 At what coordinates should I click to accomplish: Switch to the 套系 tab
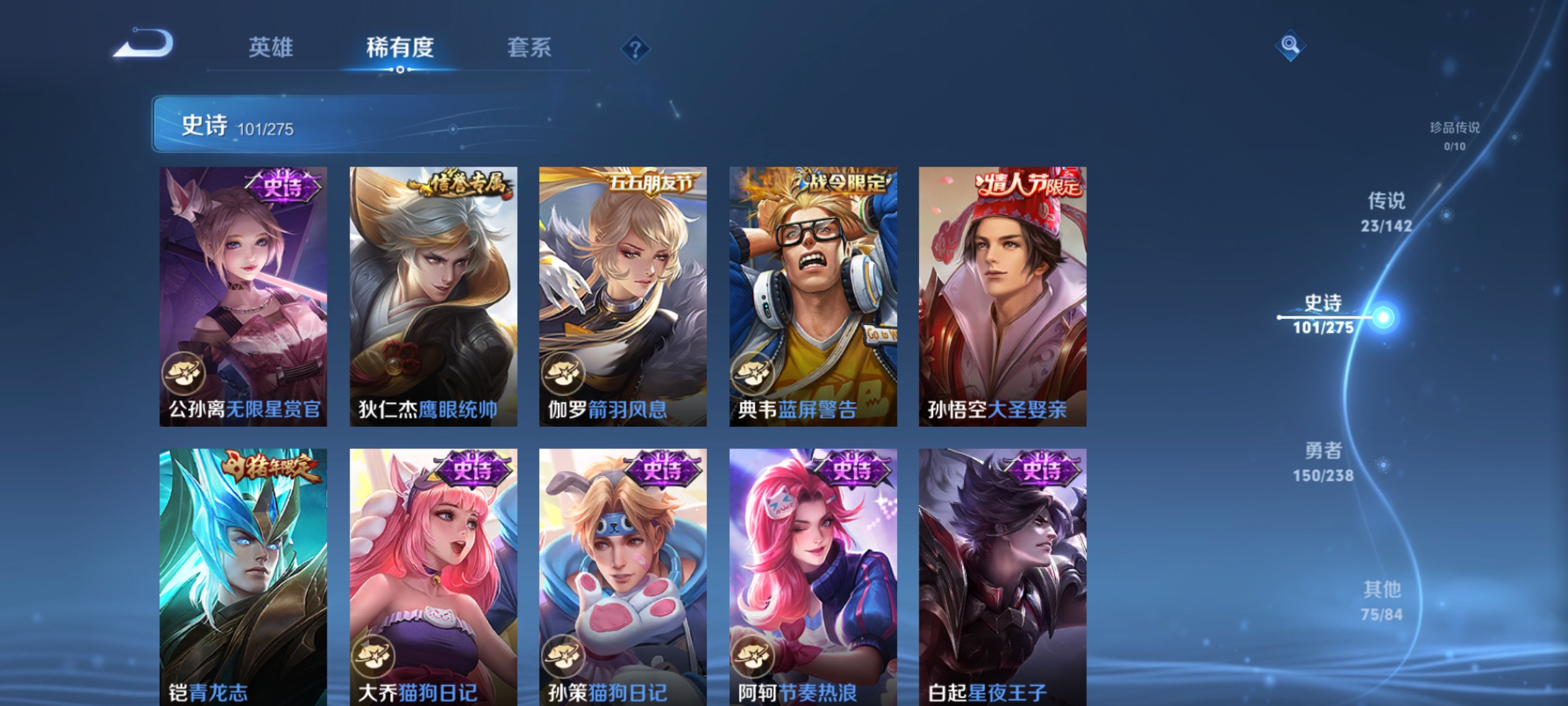coord(530,47)
